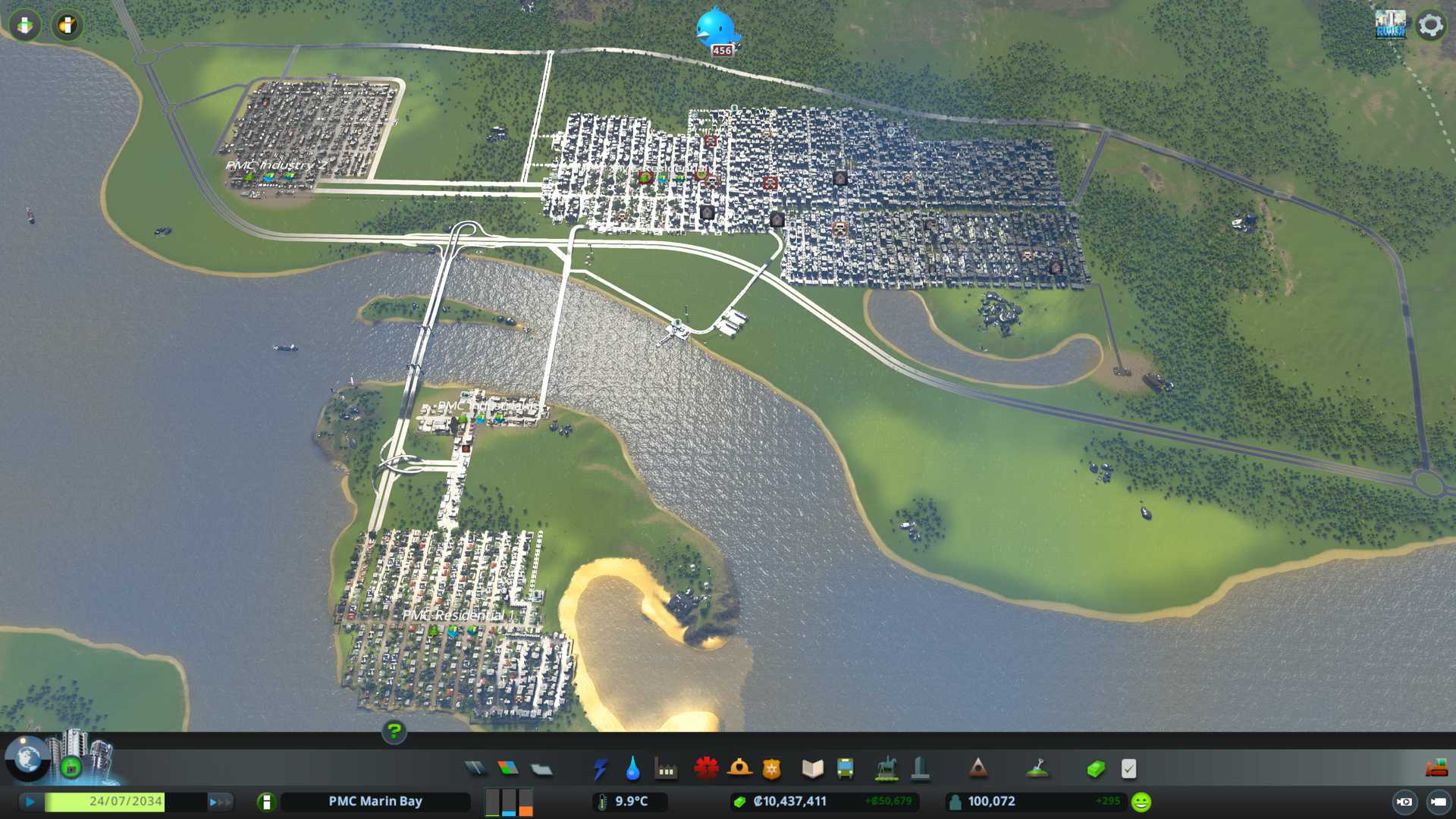Select the Fire Department helmet icon
This screenshot has width=1456, height=819.
point(739,769)
